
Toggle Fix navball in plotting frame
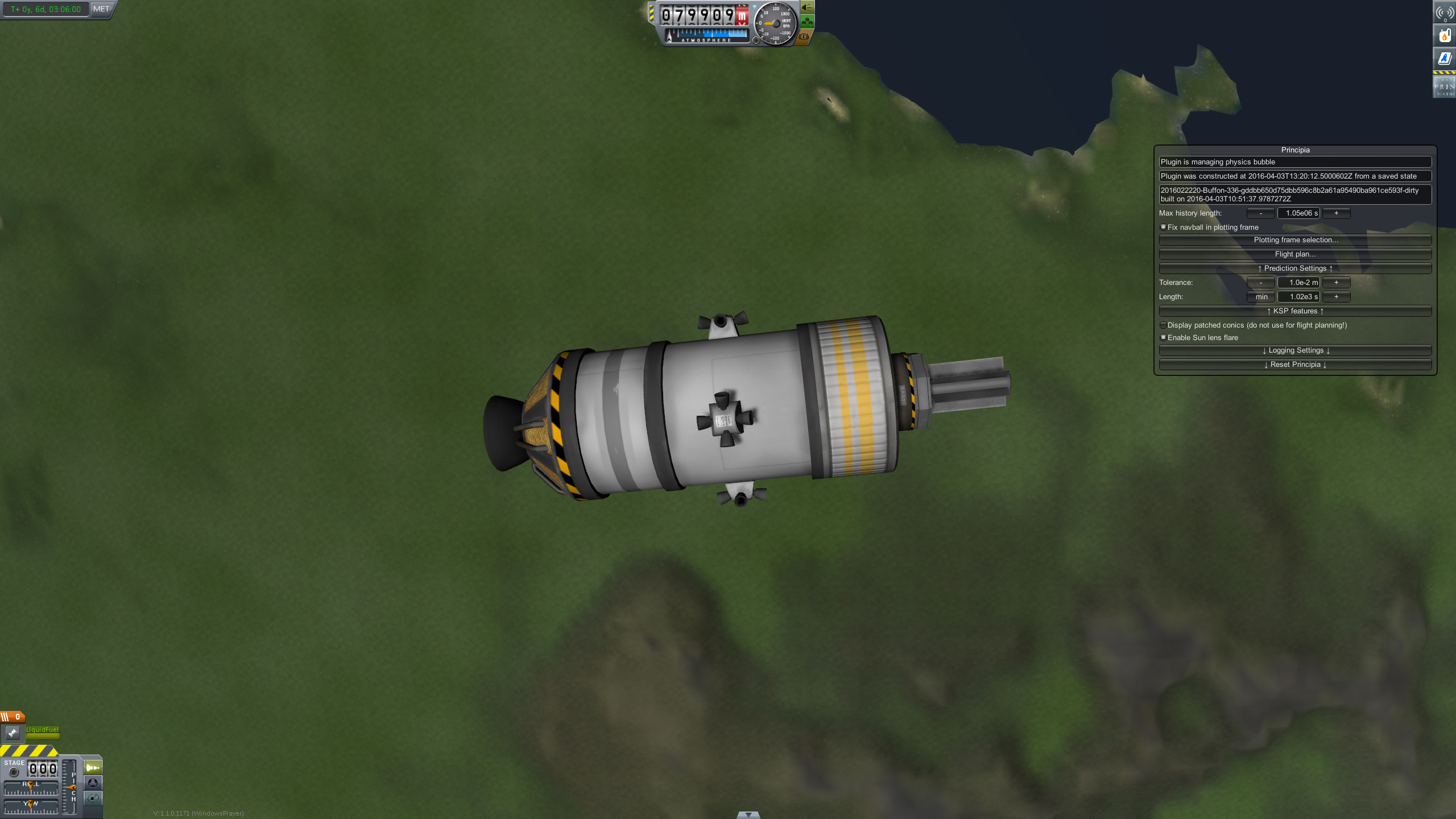1164,227
